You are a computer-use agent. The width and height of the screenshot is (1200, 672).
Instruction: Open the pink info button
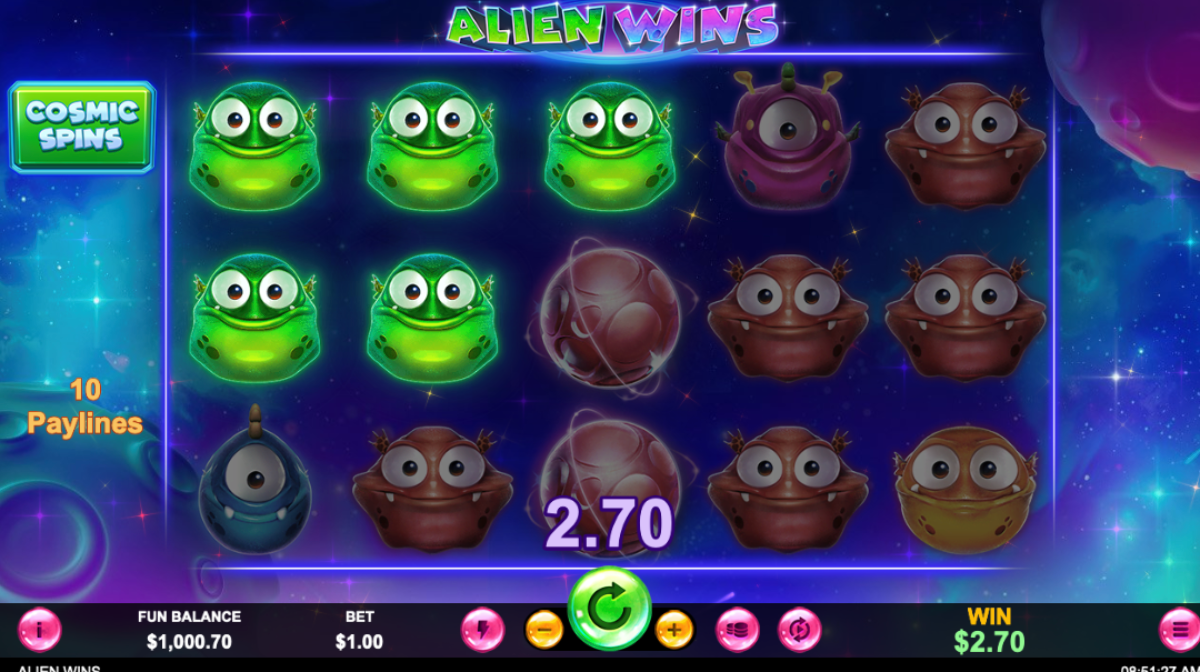(x=39, y=630)
